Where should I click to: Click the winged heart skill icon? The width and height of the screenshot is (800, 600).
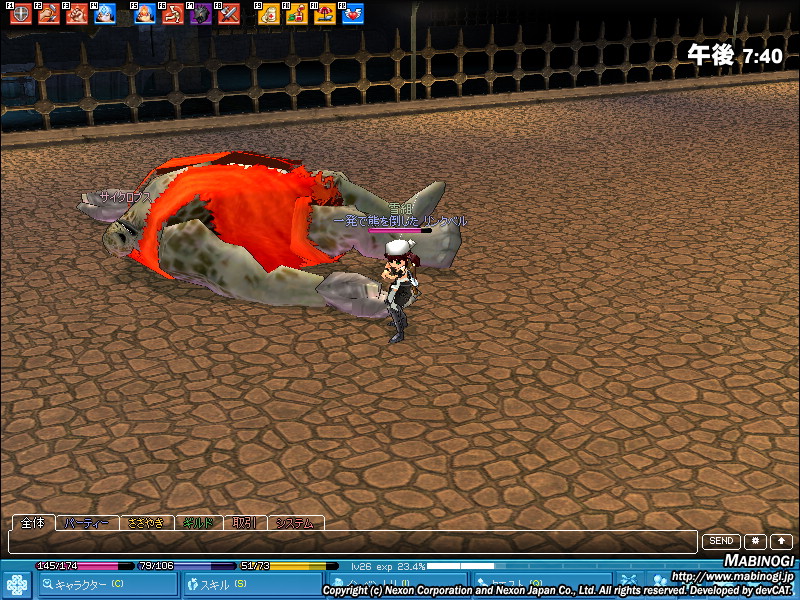point(353,15)
